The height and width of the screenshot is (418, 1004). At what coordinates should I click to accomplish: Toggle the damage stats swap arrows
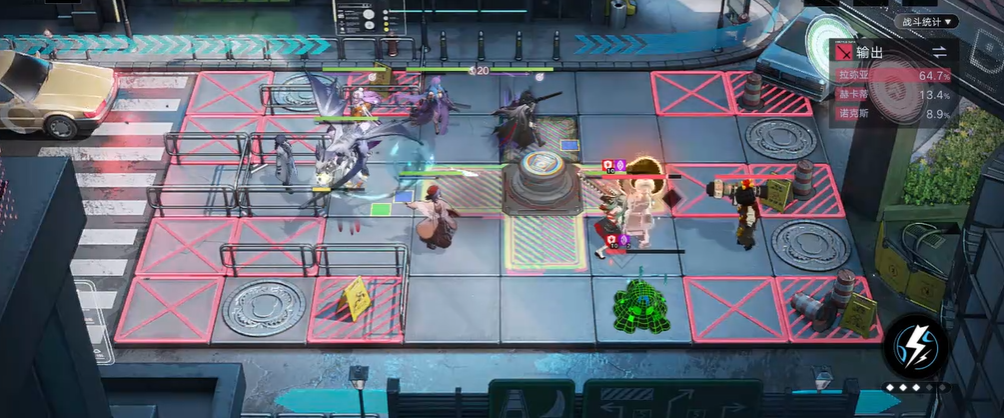(939, 52)
